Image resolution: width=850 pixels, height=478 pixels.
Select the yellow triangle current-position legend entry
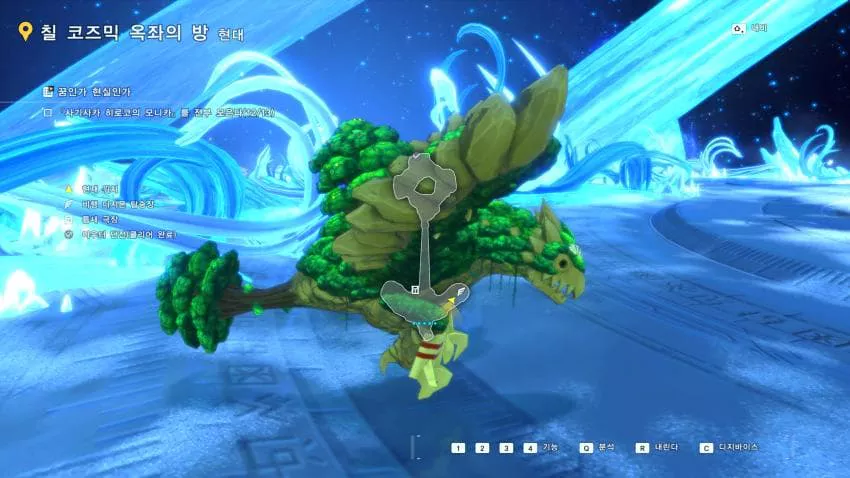point(69,189)
